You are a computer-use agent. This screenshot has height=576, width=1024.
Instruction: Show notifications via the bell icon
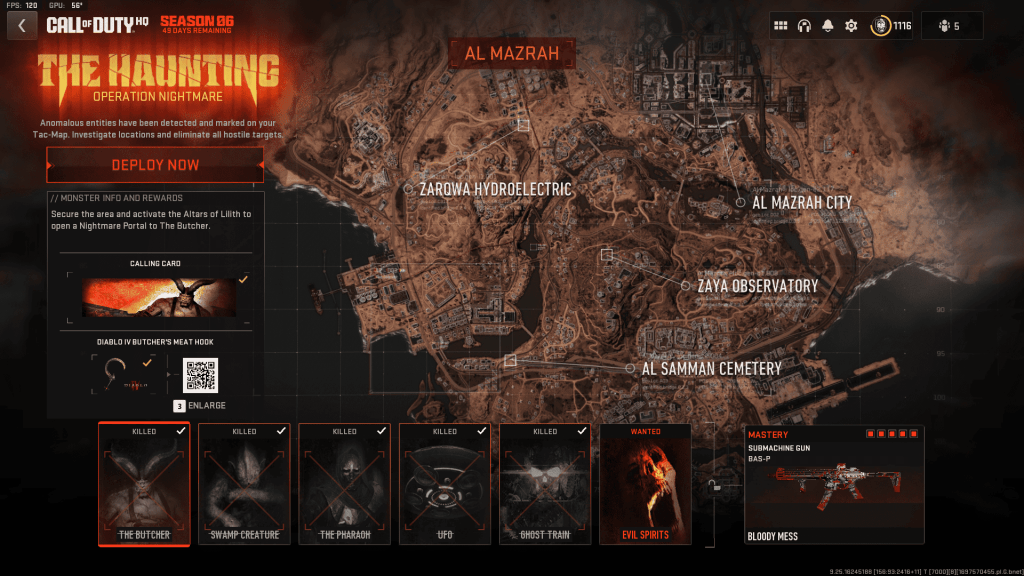[827, 26]
